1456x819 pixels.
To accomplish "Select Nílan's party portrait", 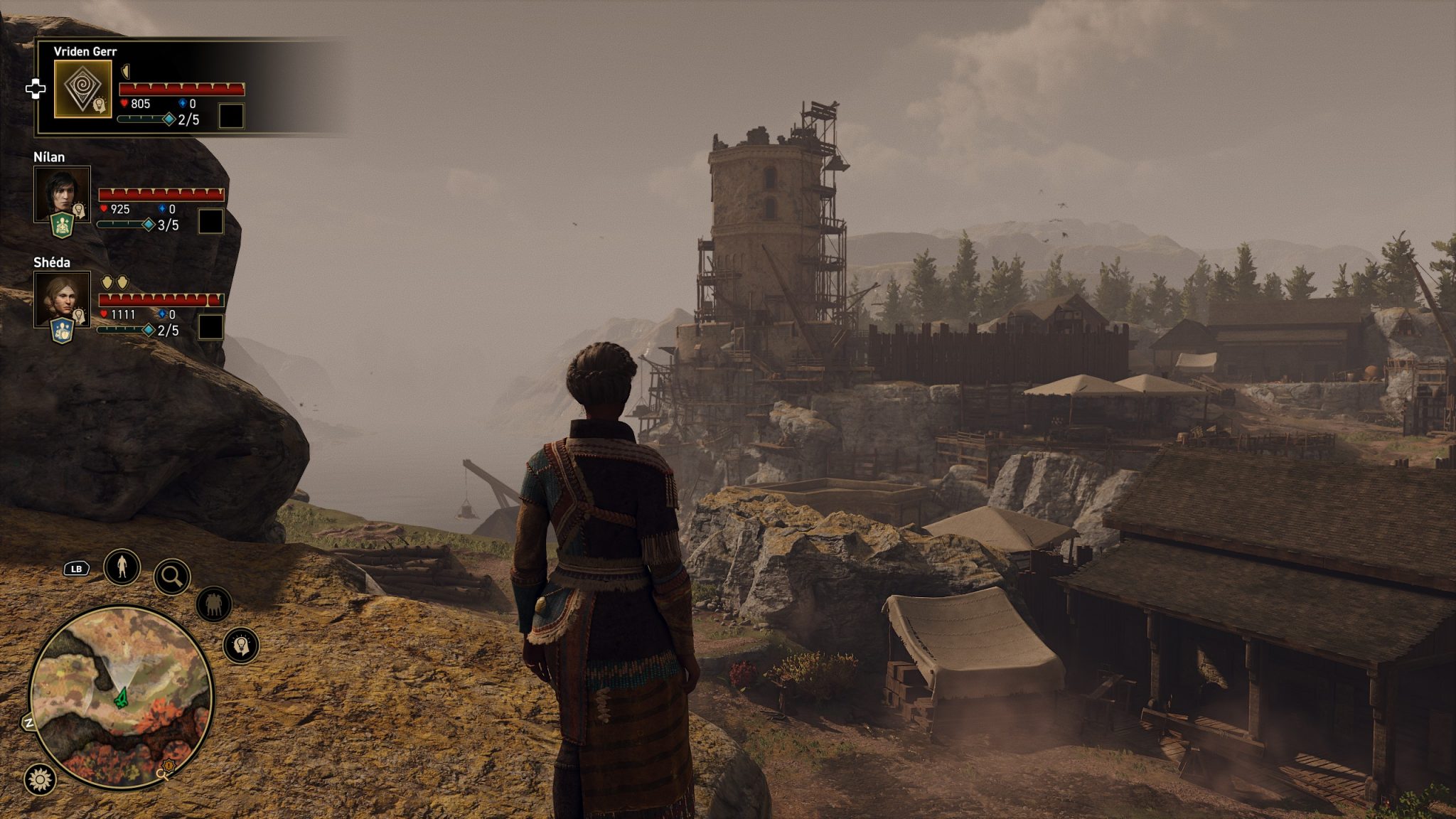I will pos(61,192).
